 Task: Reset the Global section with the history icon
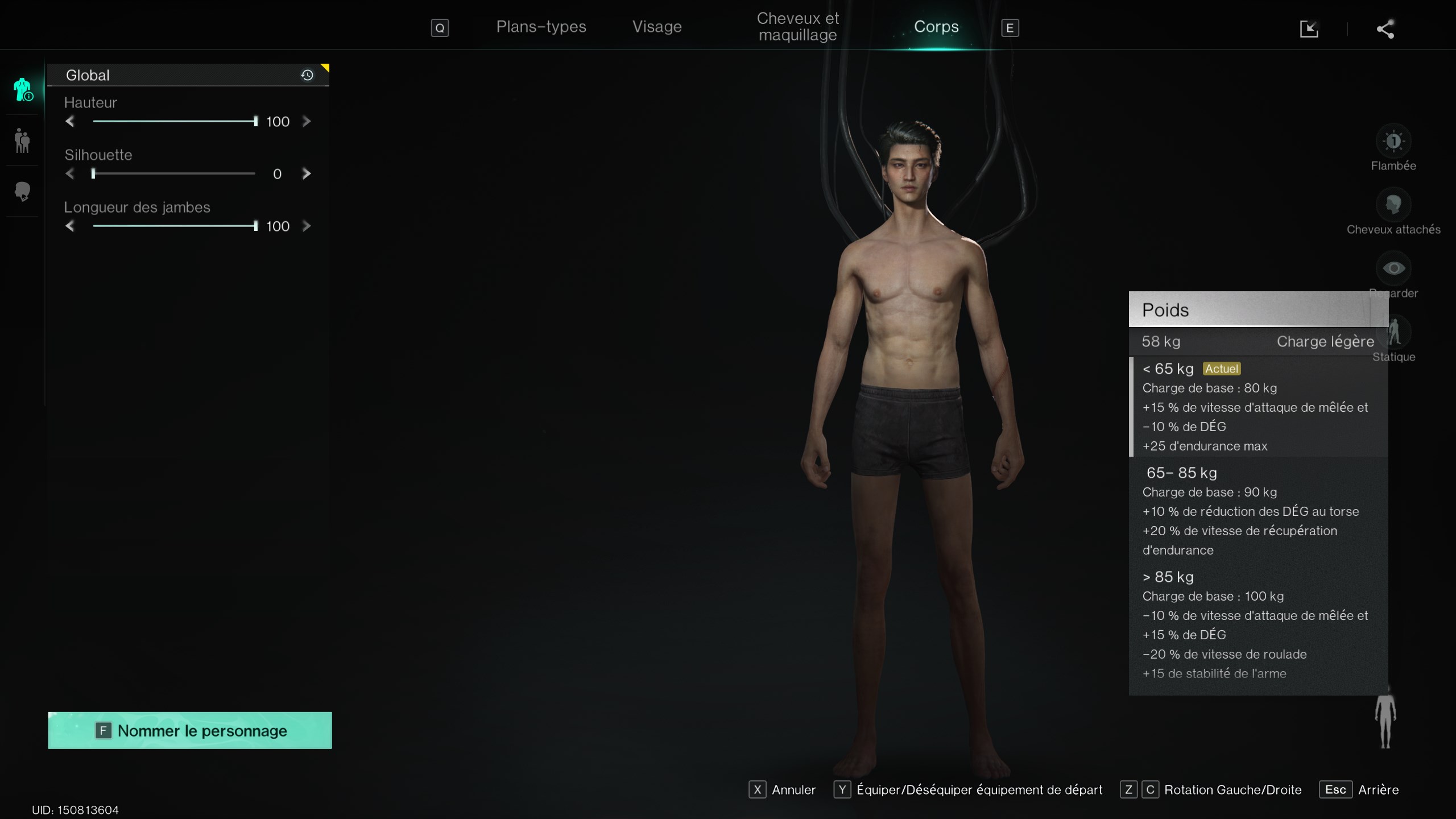pos(307,75)
